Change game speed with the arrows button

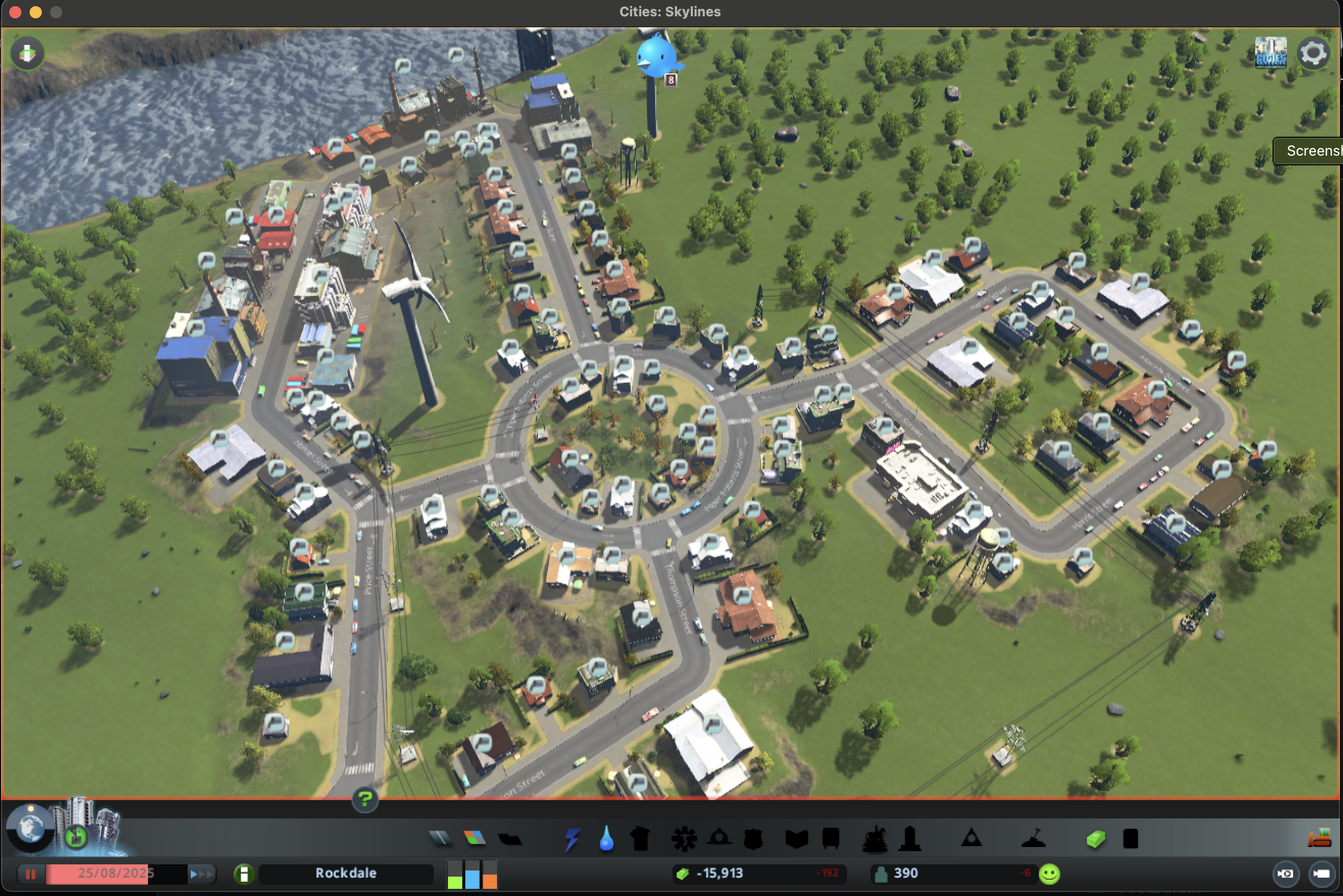pyautogui.click(x=202, y=874)
